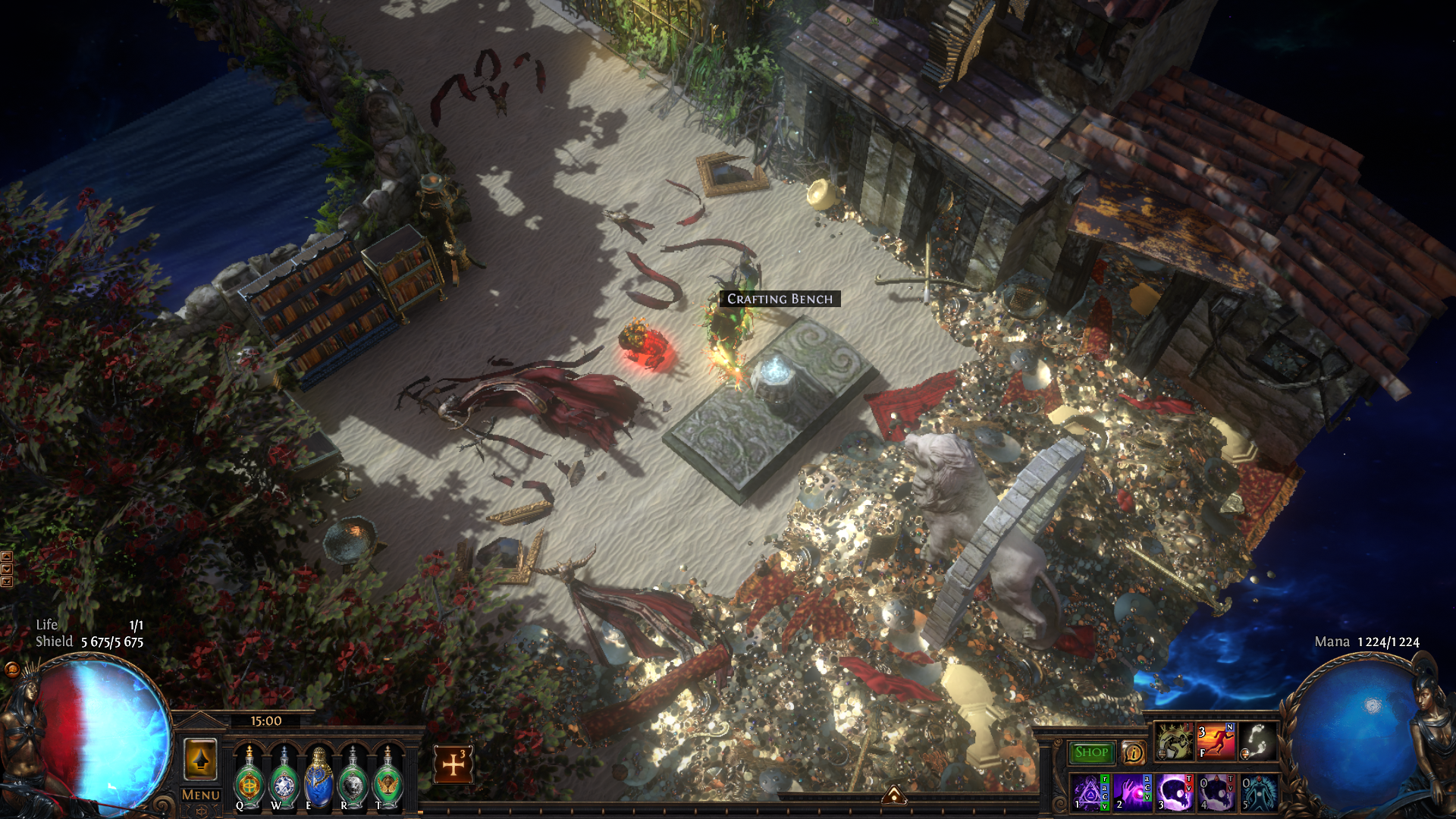Click the yellow level-up arrow button

coord(200,759)
